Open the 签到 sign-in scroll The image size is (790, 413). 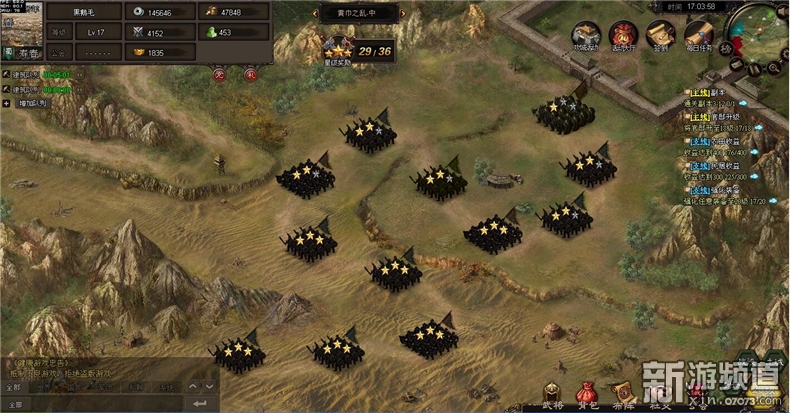click(660, 34)
